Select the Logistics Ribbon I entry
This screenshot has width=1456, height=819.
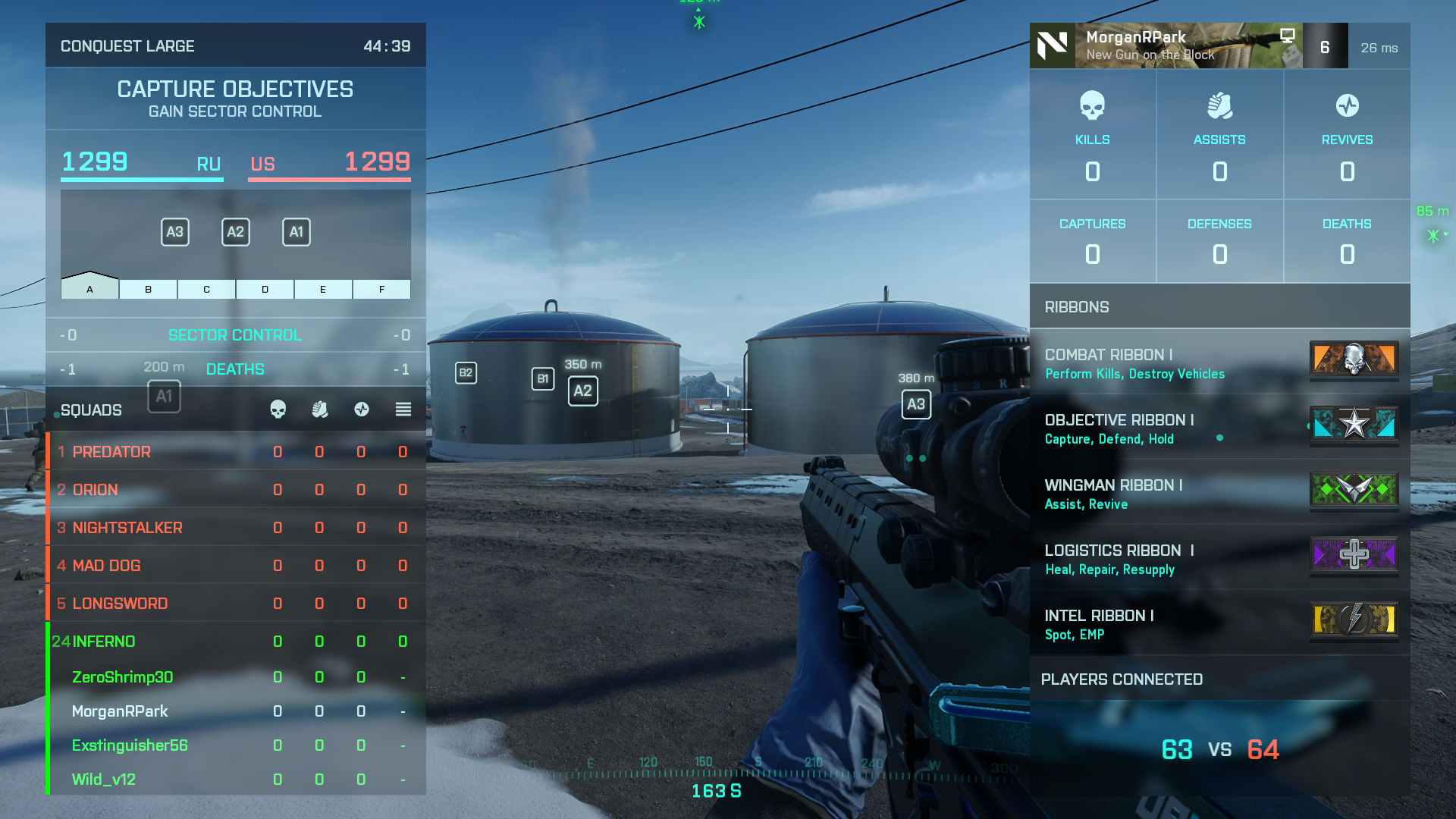coord(1219,559)
